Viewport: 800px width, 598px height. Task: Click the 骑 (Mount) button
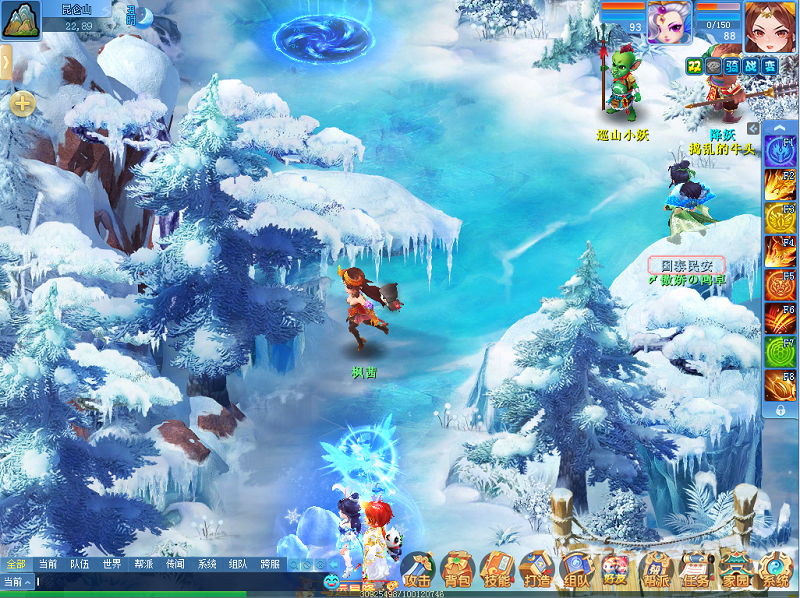click(732, 65)
